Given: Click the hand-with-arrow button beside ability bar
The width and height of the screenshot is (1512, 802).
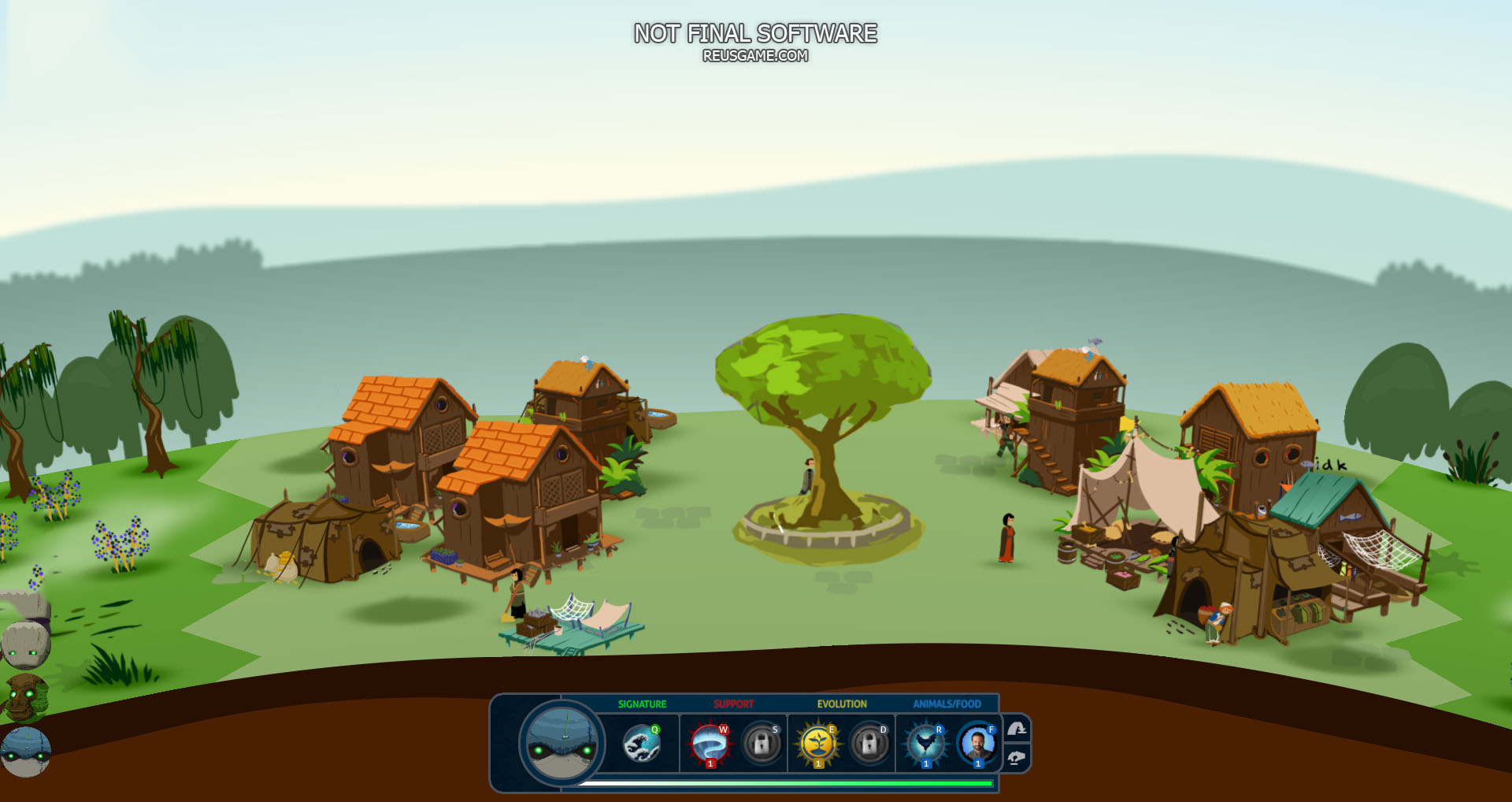Looking at the screenshot, I should (1017, 730).
